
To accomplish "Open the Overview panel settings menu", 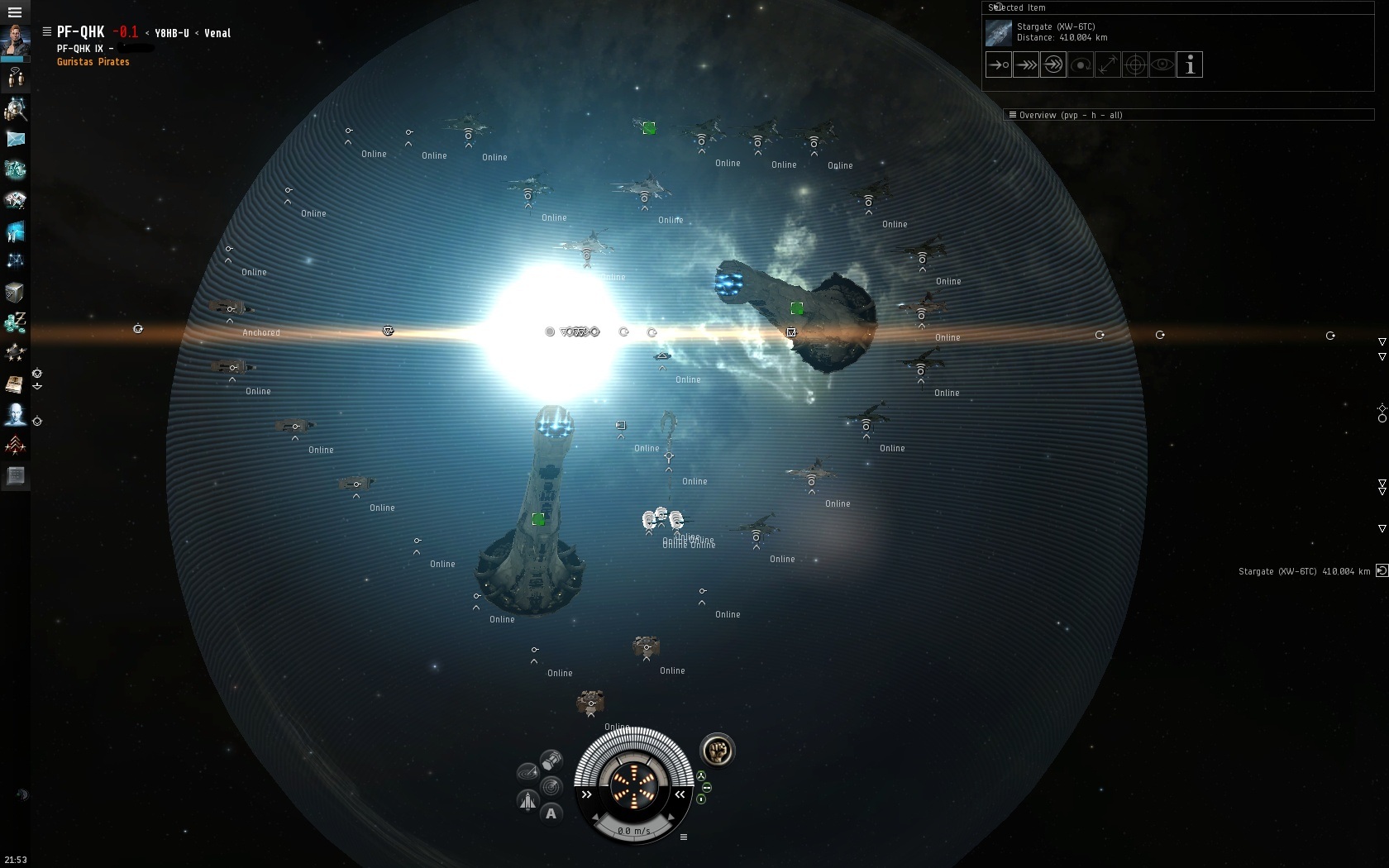I will tap(1012, 115).
